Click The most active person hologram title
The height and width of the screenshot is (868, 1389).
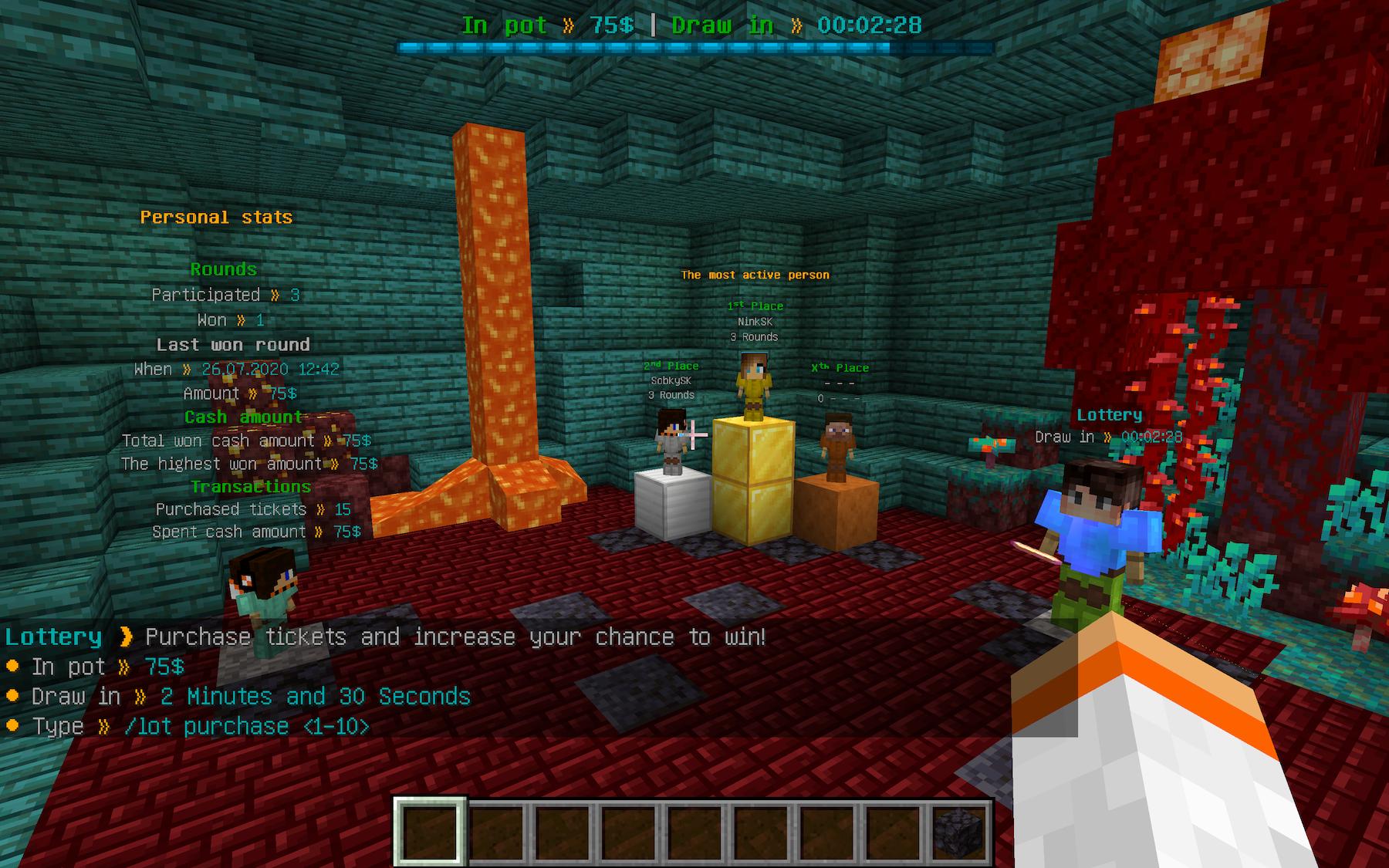pyautogui.click(x=755, y=275)
